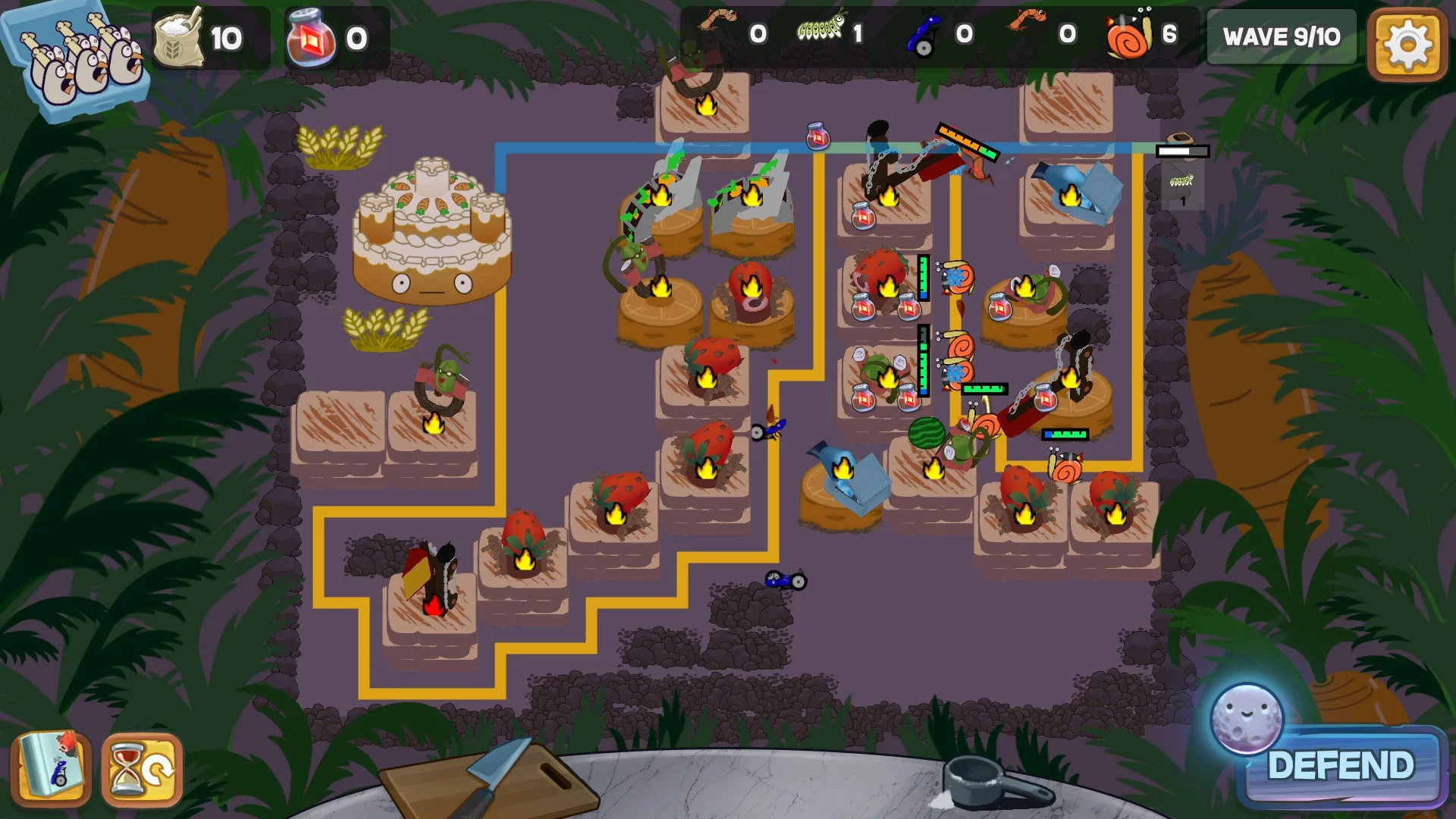
Task: Click the DEFEND button
Action: point(1341,766)
